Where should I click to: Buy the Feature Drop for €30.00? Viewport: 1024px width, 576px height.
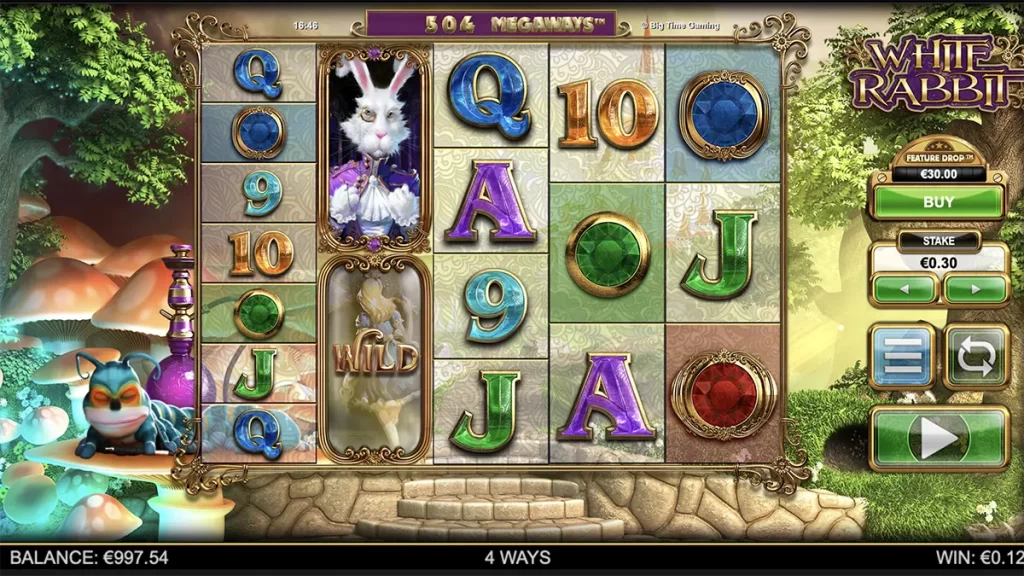coord(938,201)
